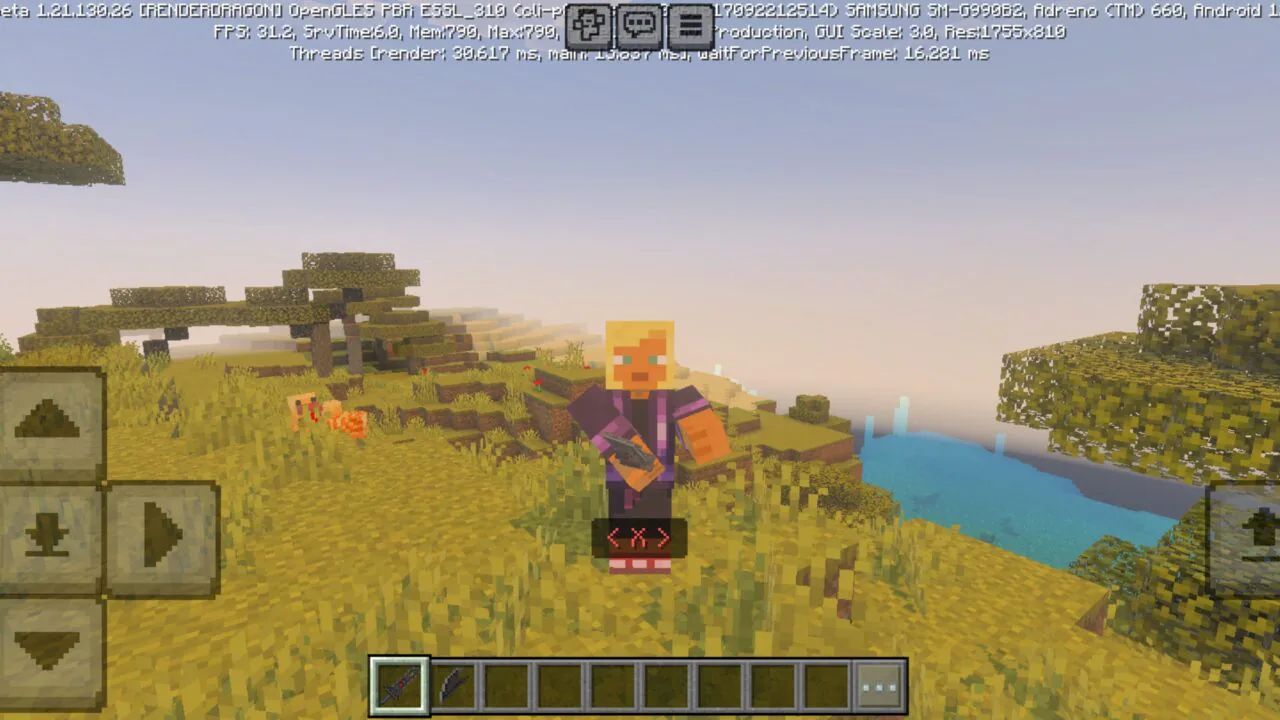Select the third hotbar slot
This screenshot has height=720, width=1280.
pyautogui.click(x=504, y=686)
